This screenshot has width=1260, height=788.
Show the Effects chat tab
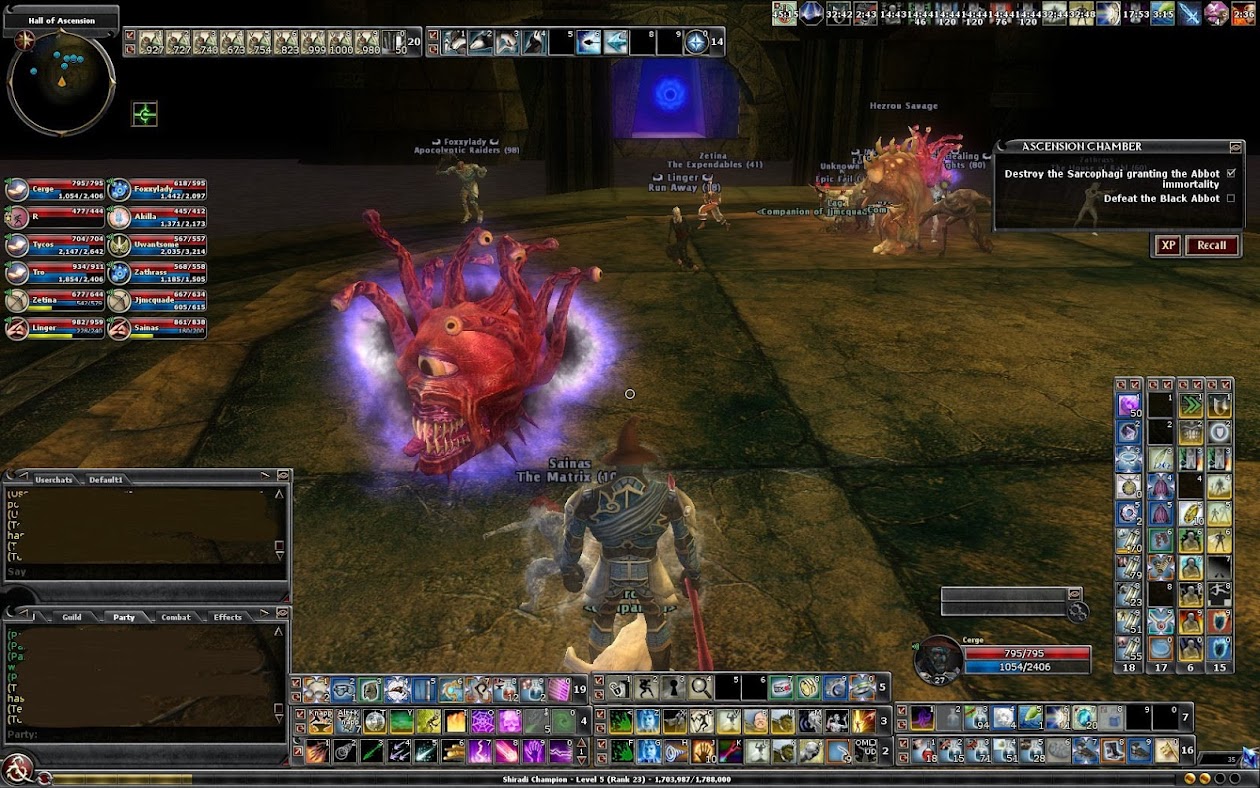point(228,617)
